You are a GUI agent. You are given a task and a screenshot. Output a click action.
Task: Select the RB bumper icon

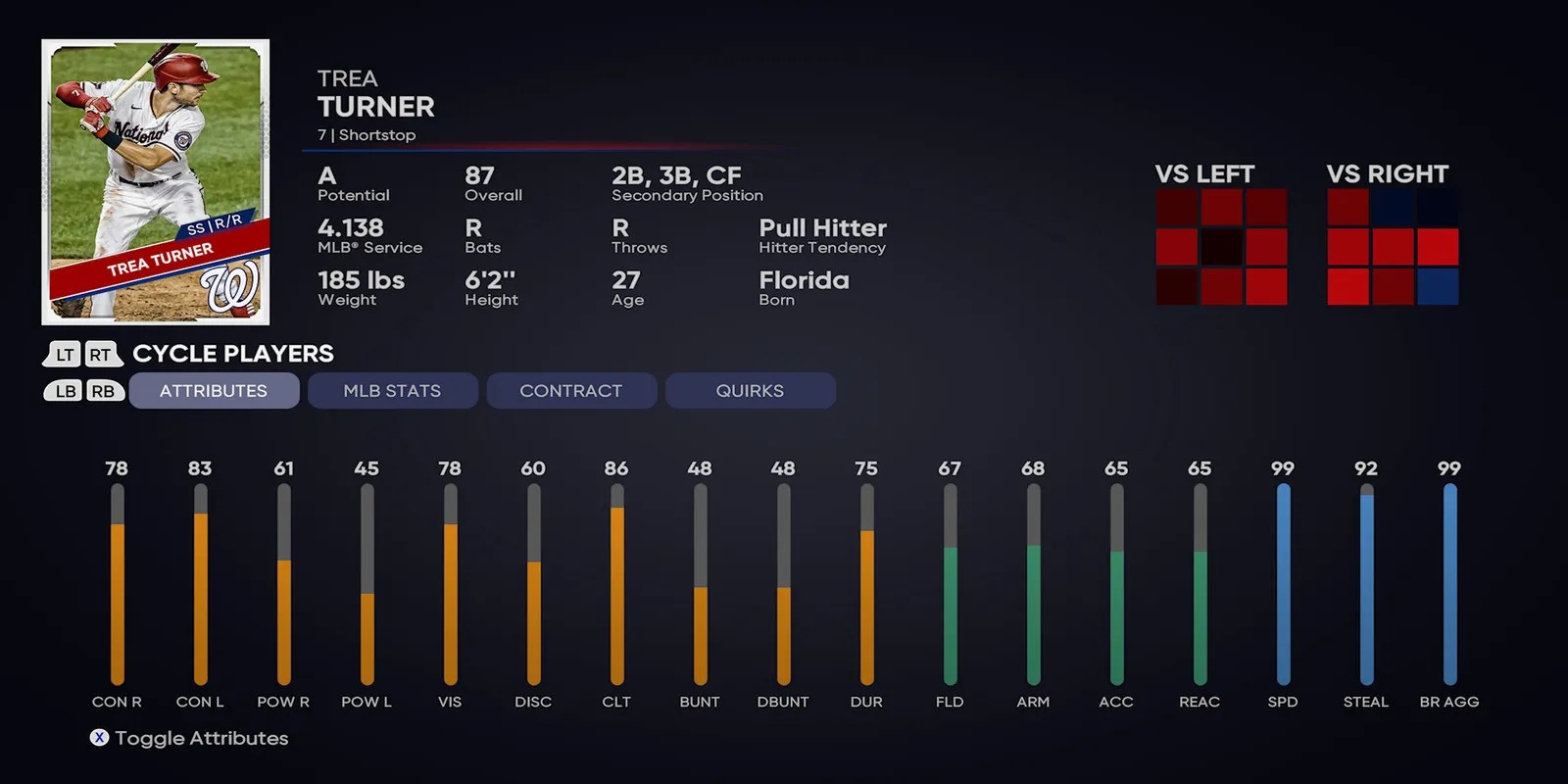[x=103, y=390]
